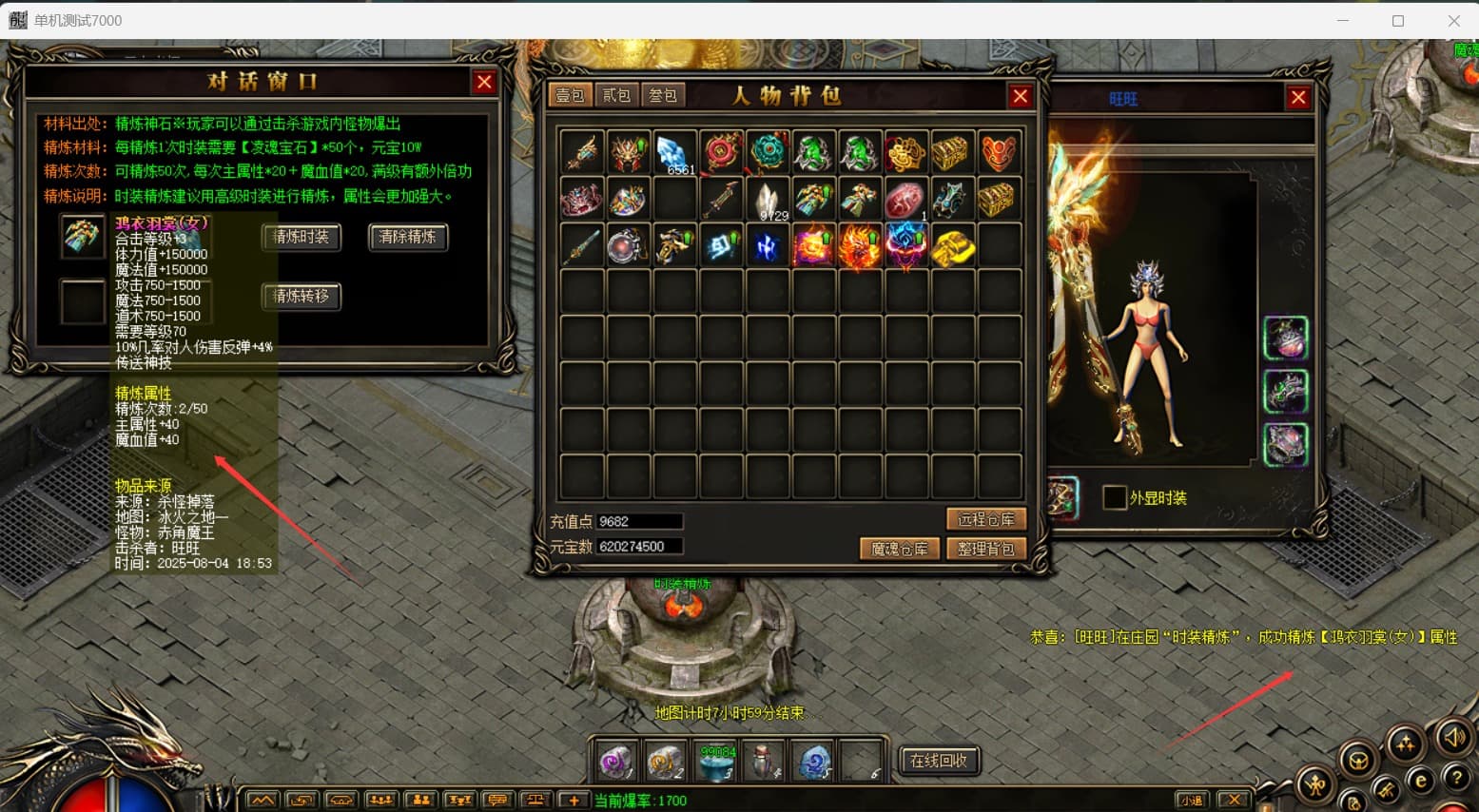
Task: Pick the gold ingot item in bag
Action: tap(952, 246)
